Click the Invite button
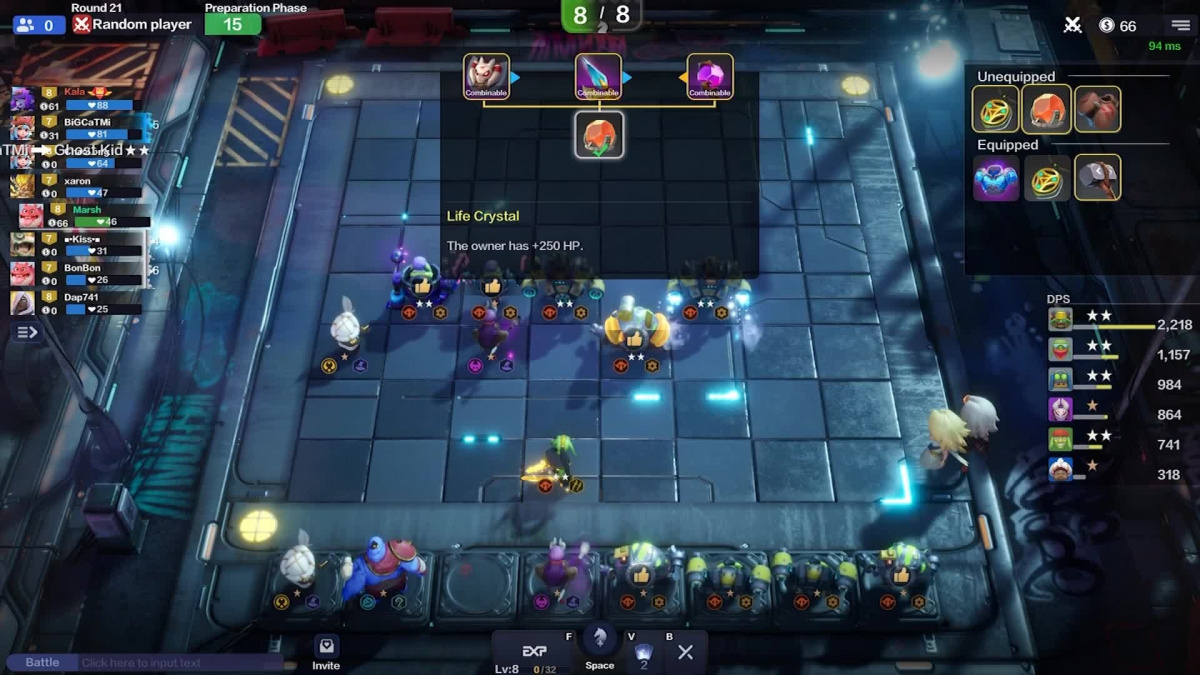The image size is (1200, 675). [326, 652]
